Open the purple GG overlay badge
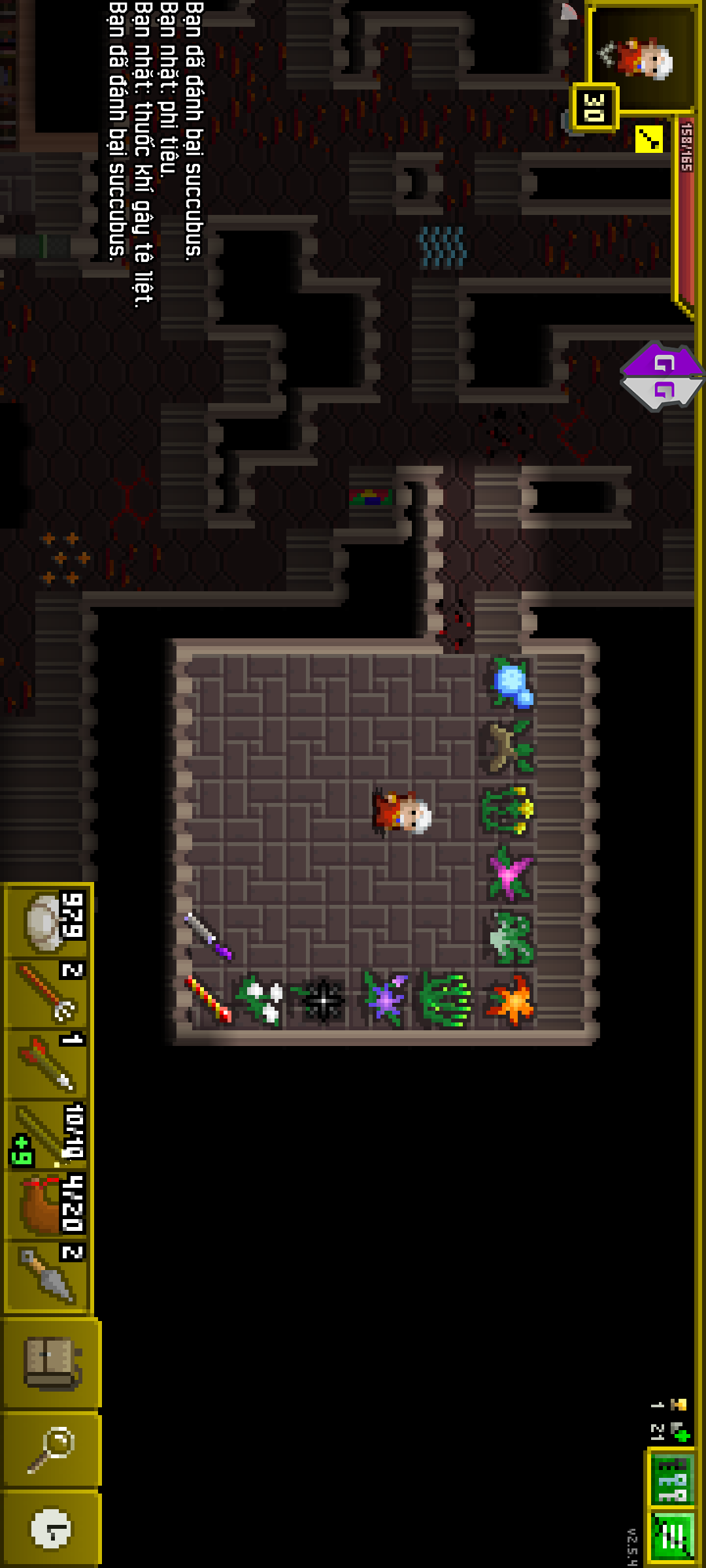 click(x=662, y=375)
